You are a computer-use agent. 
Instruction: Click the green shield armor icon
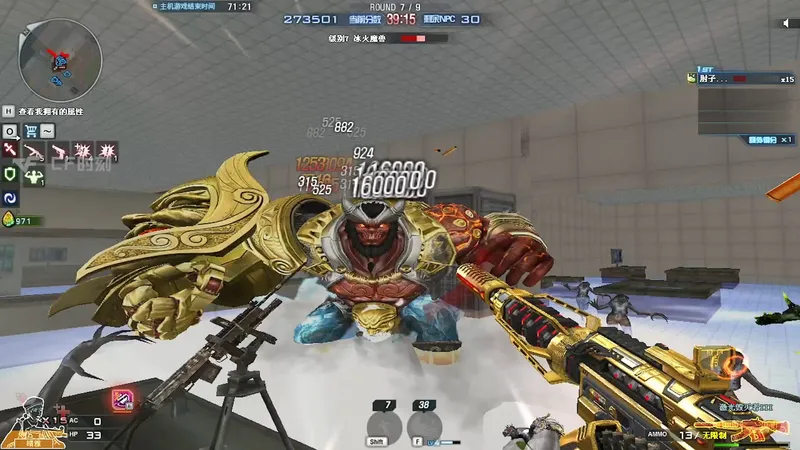pos(11,176)
